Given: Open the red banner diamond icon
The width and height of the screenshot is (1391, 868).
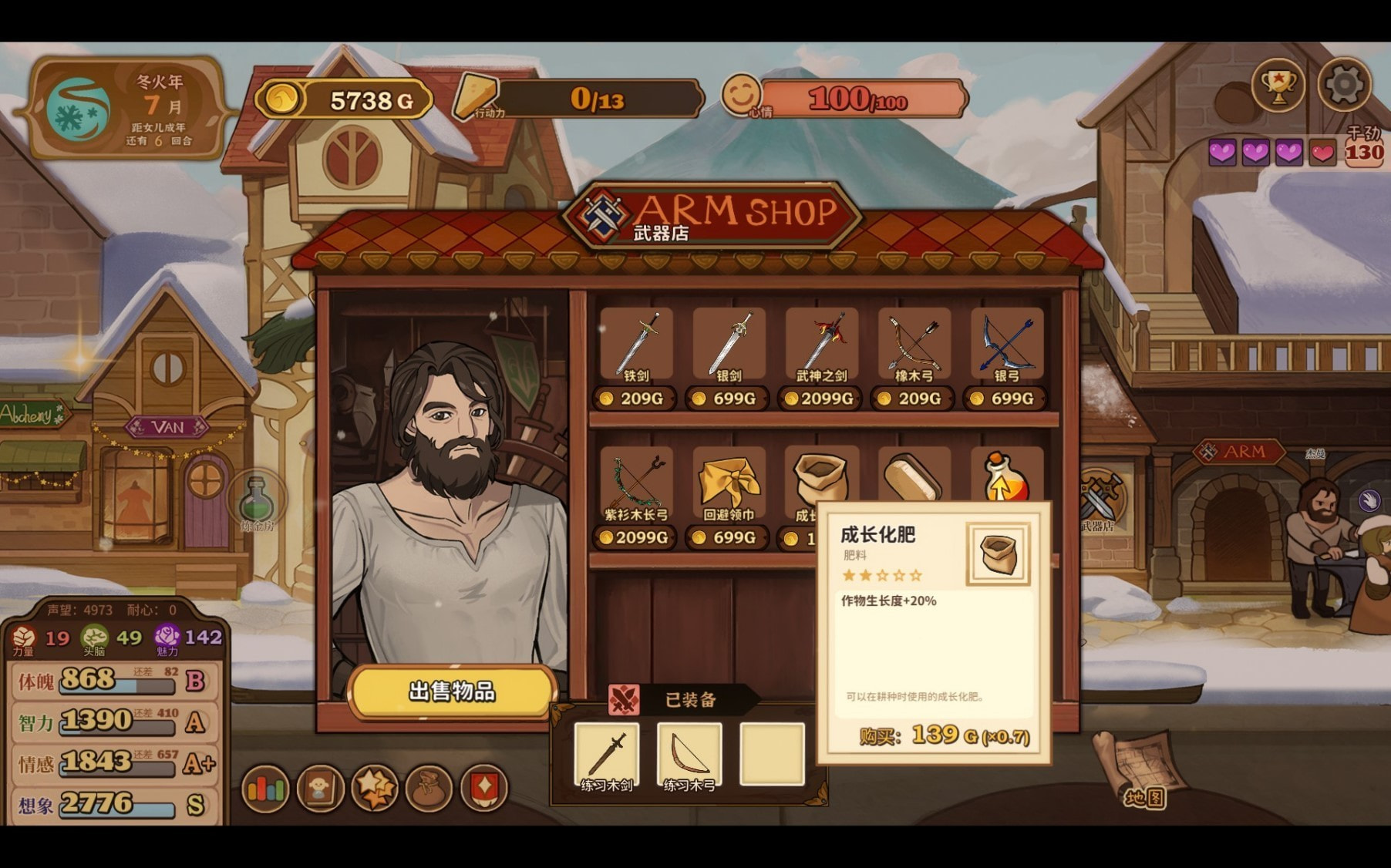Looking at the screenshot, I should [483, 789].
